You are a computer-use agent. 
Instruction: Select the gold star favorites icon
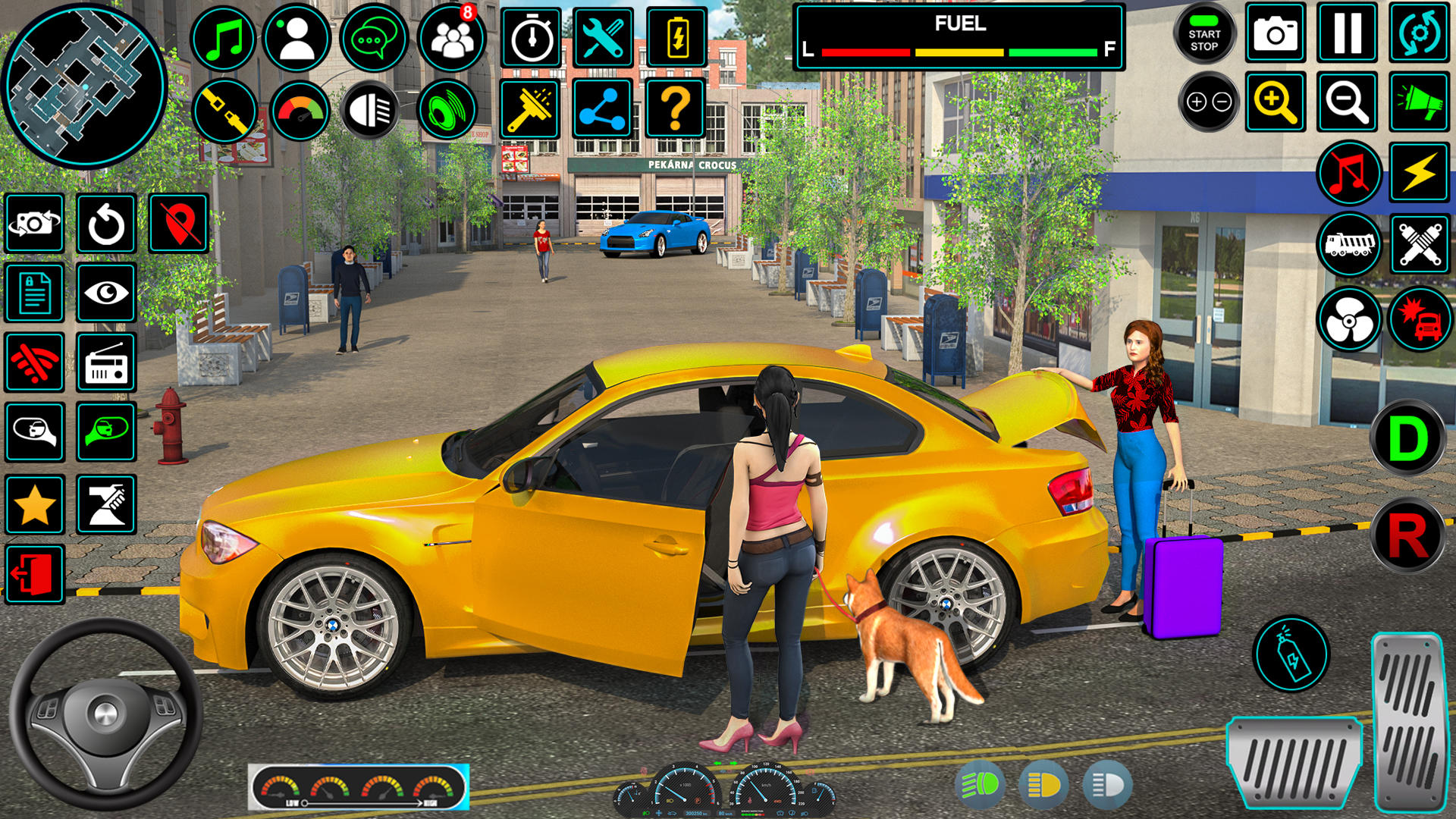coord(35,505)
